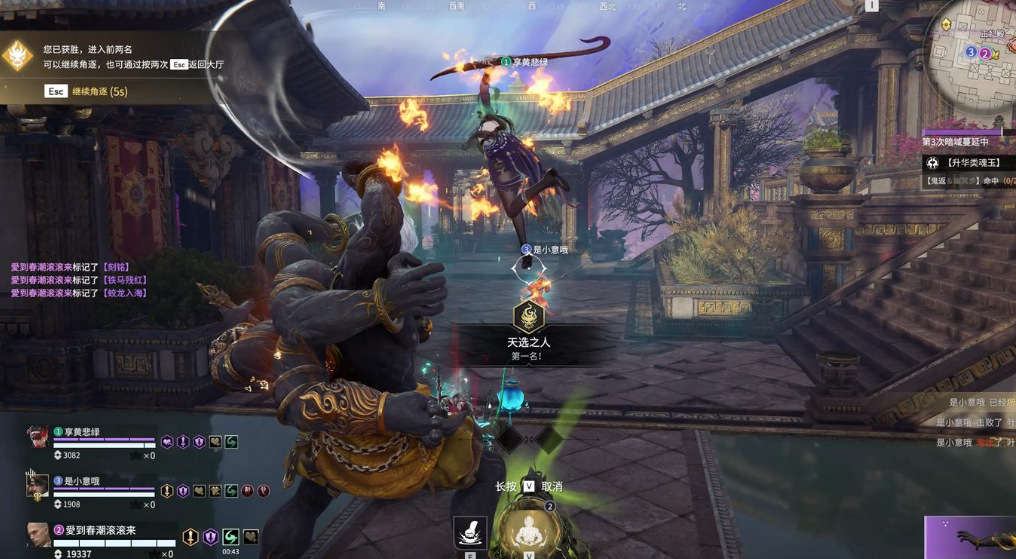Click the golden eliminated emblem notification icon
The width and height of the screenshot is (1016, 559).
(x=19, y=55)
